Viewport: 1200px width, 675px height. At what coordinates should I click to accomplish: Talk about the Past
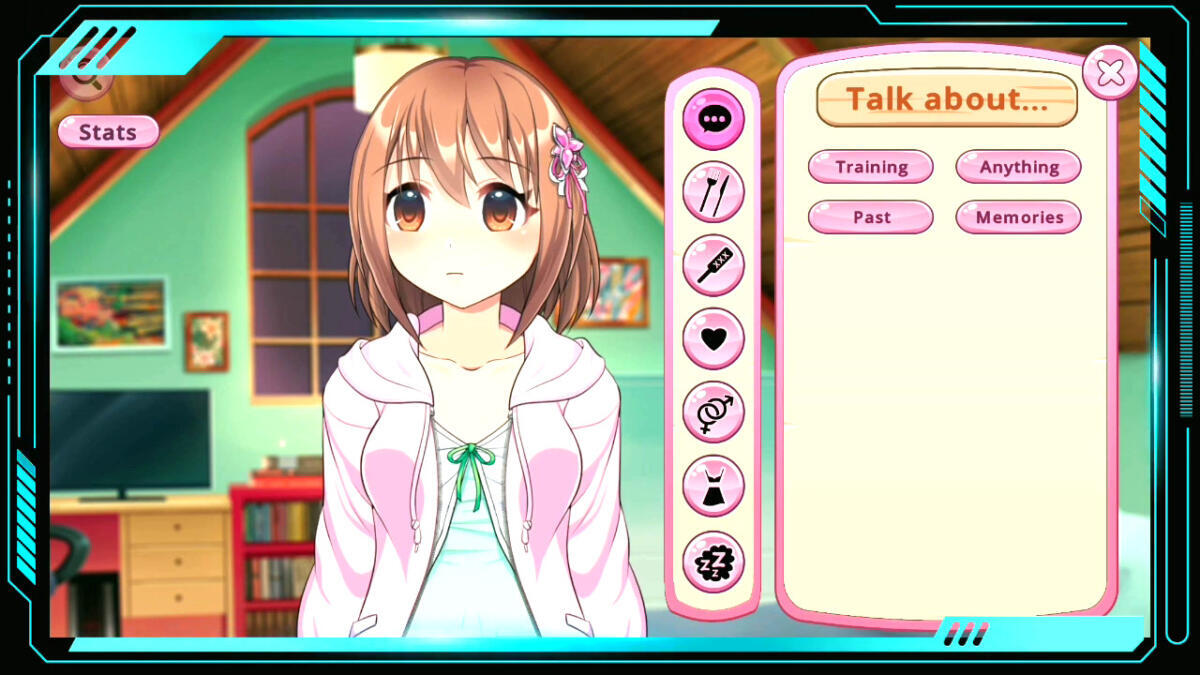[870, 217]
